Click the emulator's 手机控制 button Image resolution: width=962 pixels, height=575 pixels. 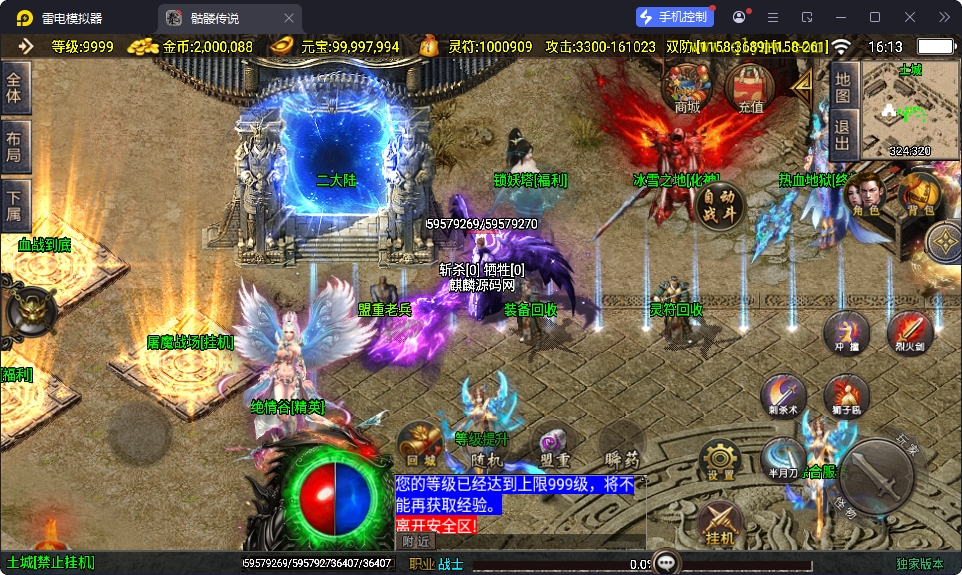(675, 17)
